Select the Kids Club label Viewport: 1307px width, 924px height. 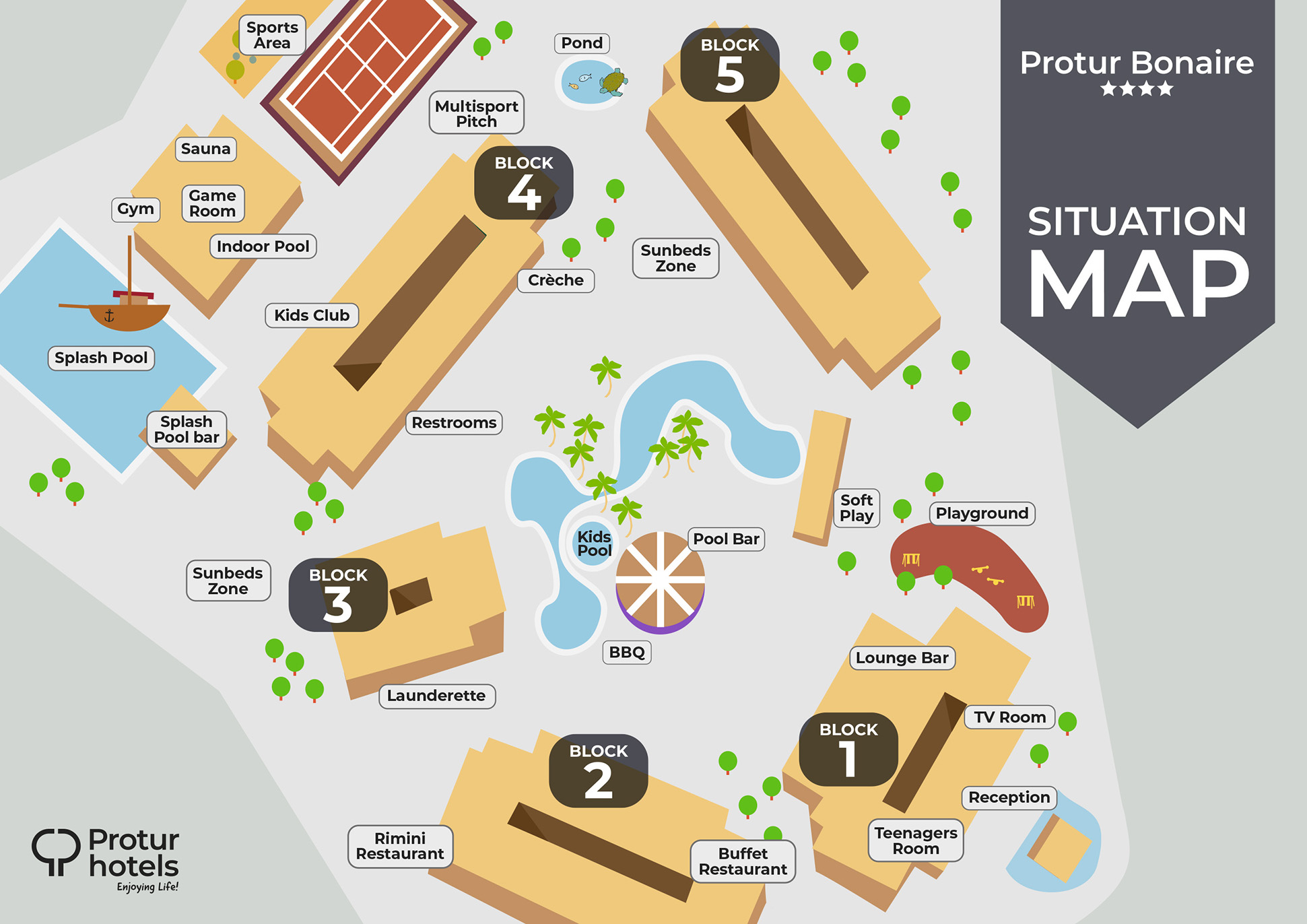312,315
